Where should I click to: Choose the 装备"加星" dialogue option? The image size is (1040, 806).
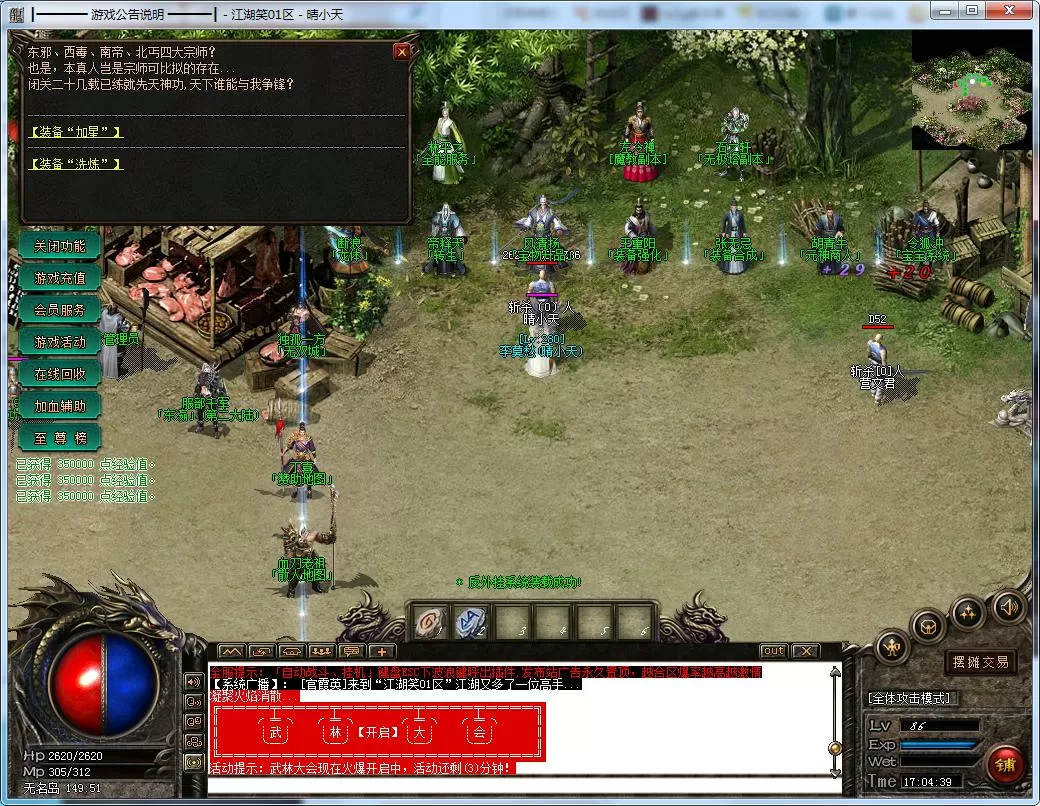click(x=77, y=132)
